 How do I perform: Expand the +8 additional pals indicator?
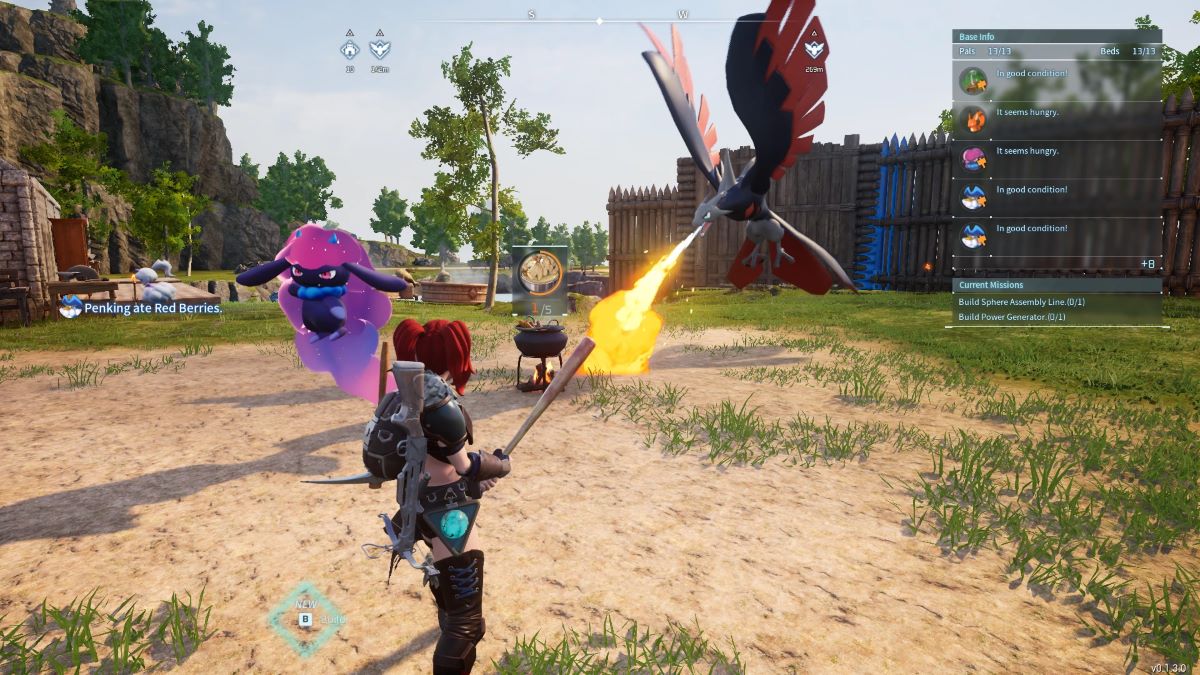(1147, 263)
